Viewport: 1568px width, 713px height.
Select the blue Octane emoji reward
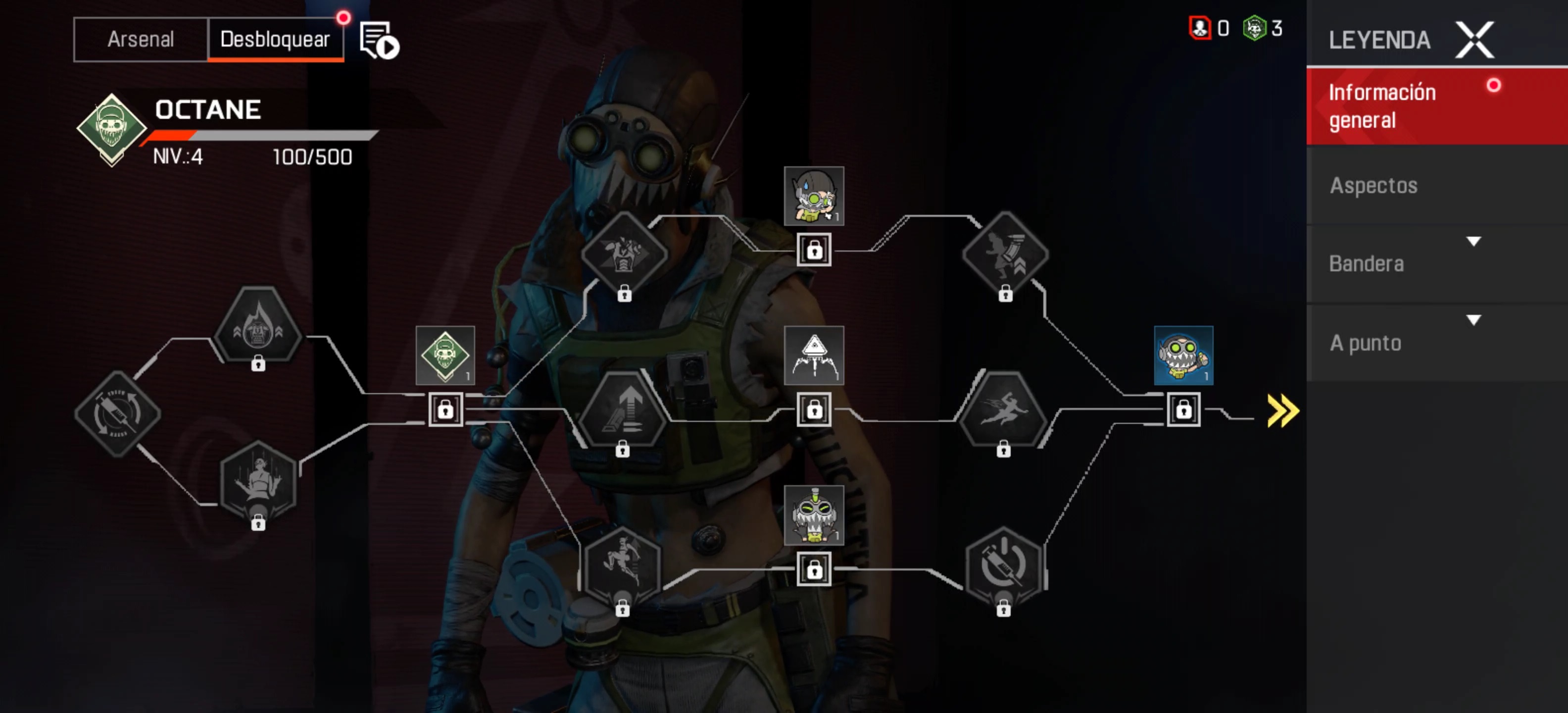pyautogui.click(x=1183, y=355)
